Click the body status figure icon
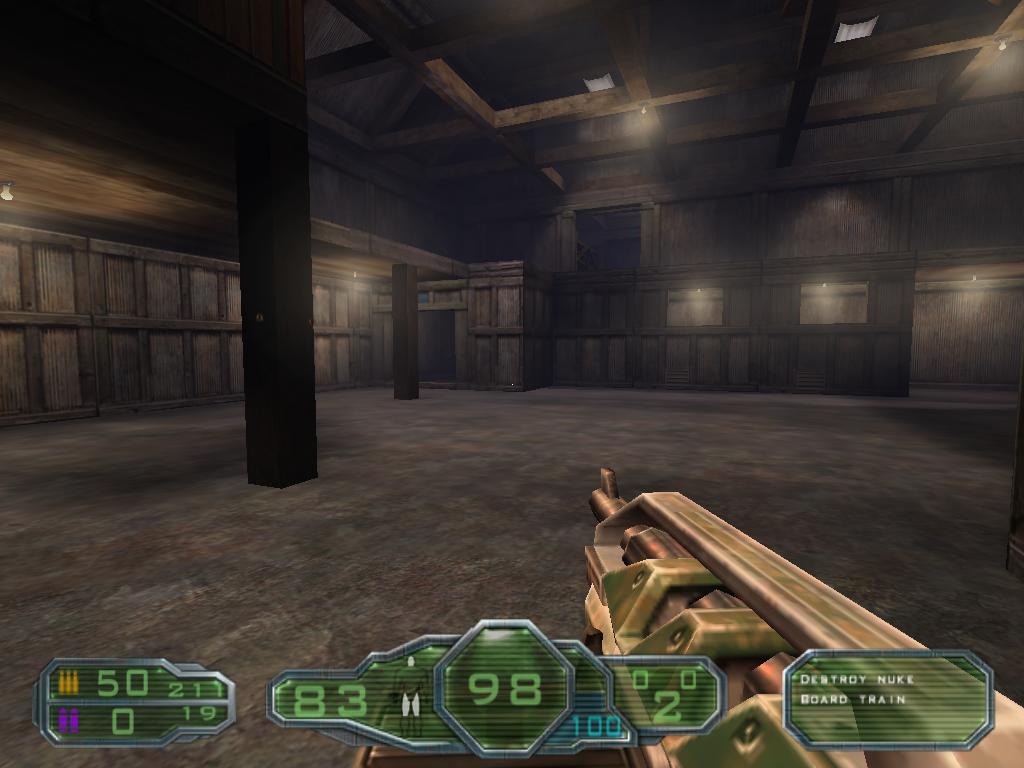Screen dimensions: 1024x768 point(409,689)
